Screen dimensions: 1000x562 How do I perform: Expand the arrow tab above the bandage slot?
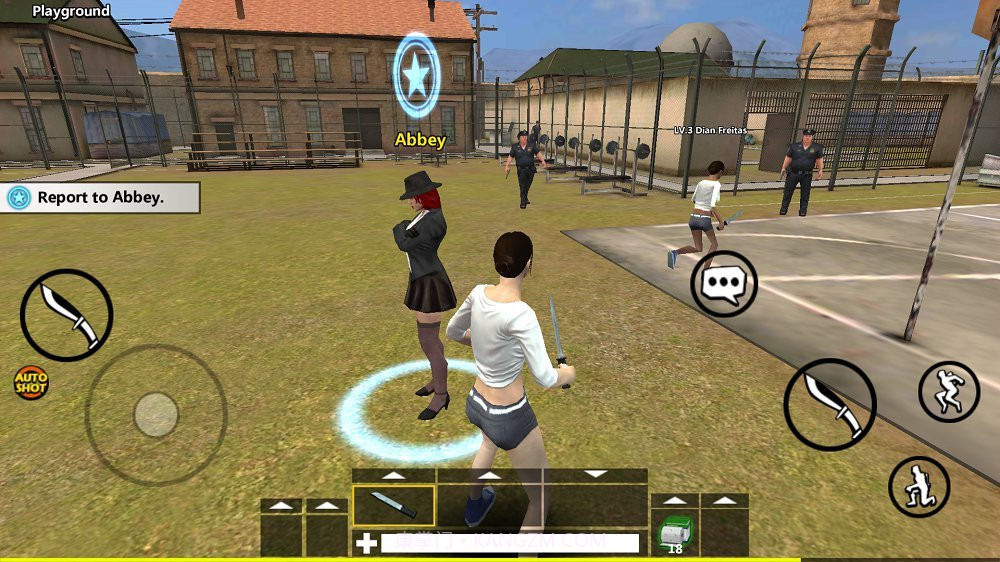point(675,500)
